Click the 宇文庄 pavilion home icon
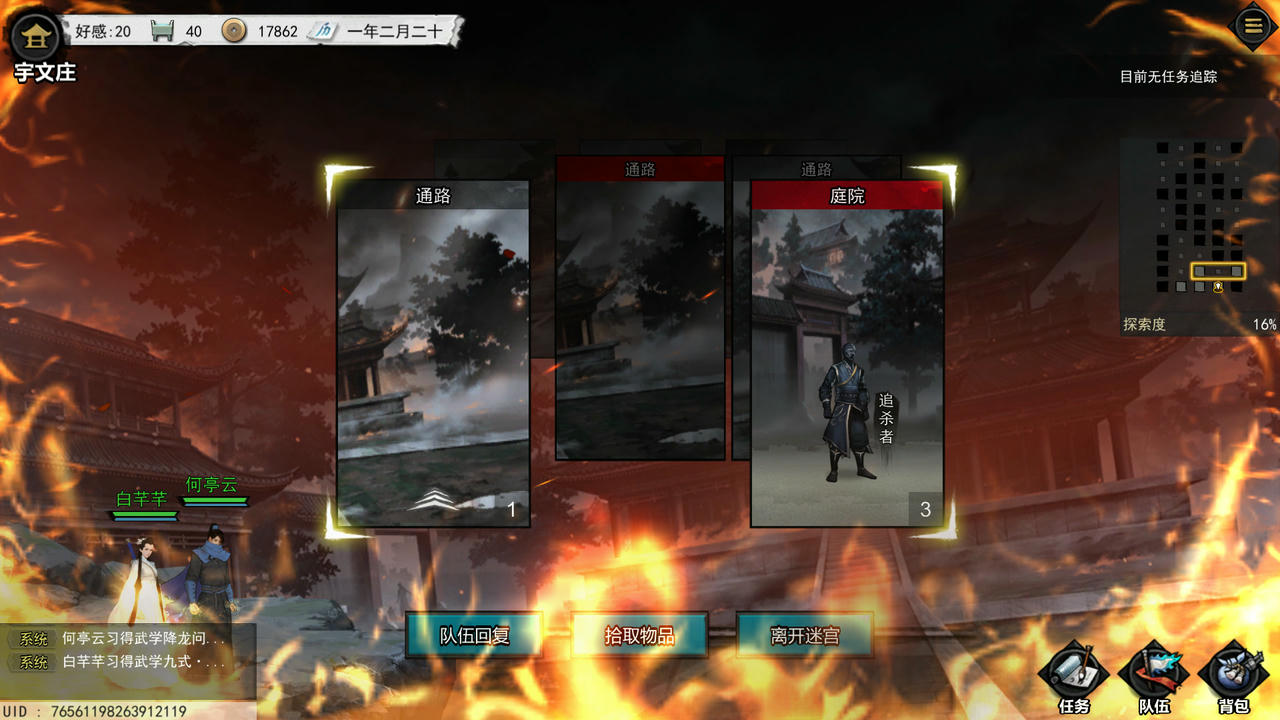 36,38
